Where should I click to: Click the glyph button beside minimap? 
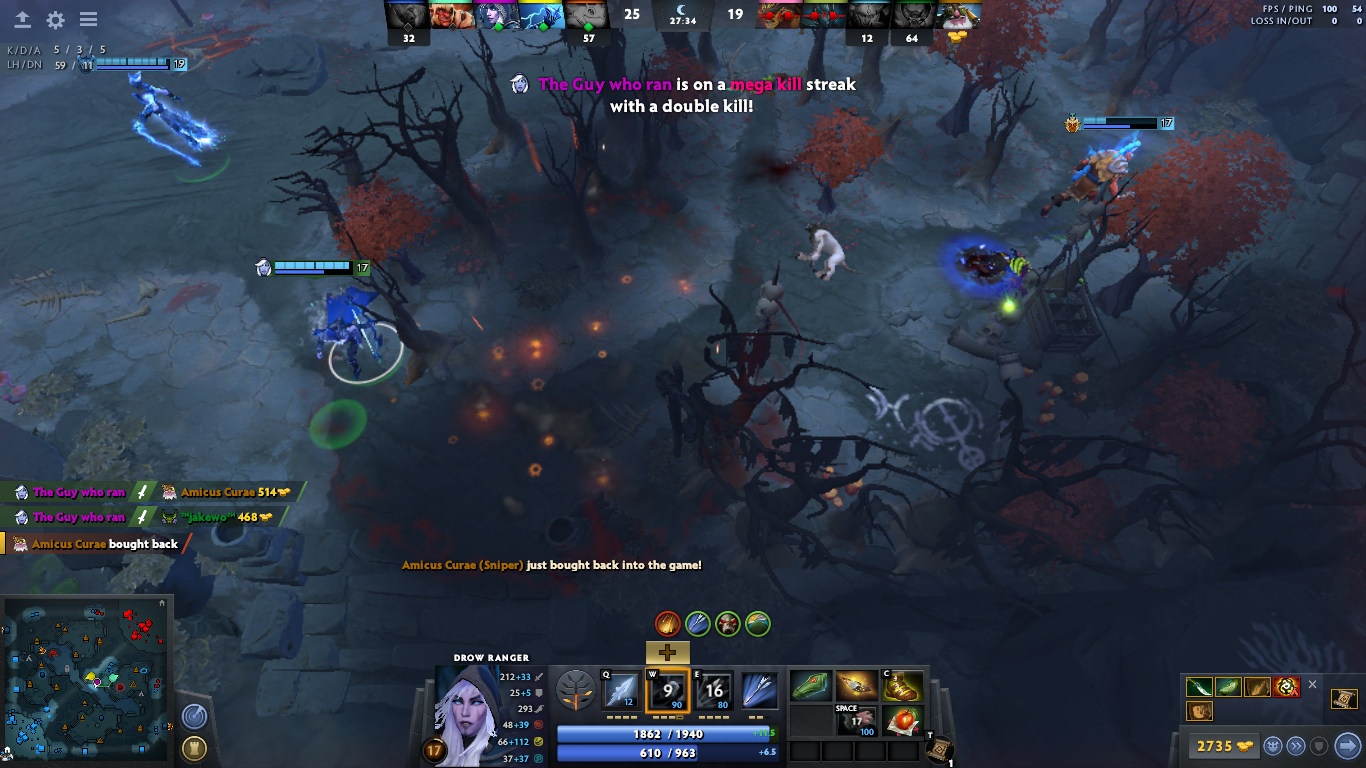tap(194, 748)
